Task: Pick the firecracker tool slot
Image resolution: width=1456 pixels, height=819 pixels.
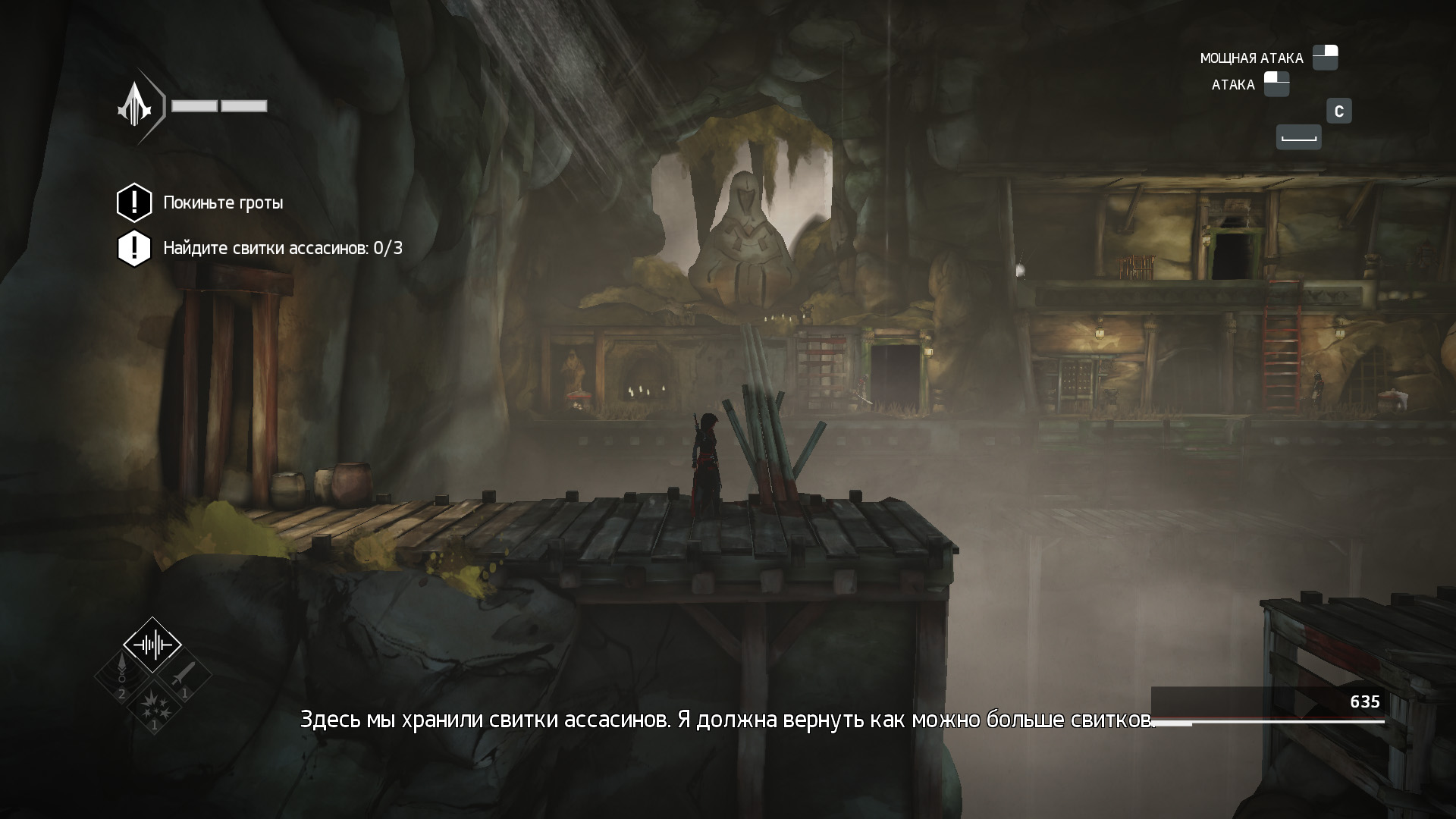Action: pyautogui.click(x=153, y=704)
